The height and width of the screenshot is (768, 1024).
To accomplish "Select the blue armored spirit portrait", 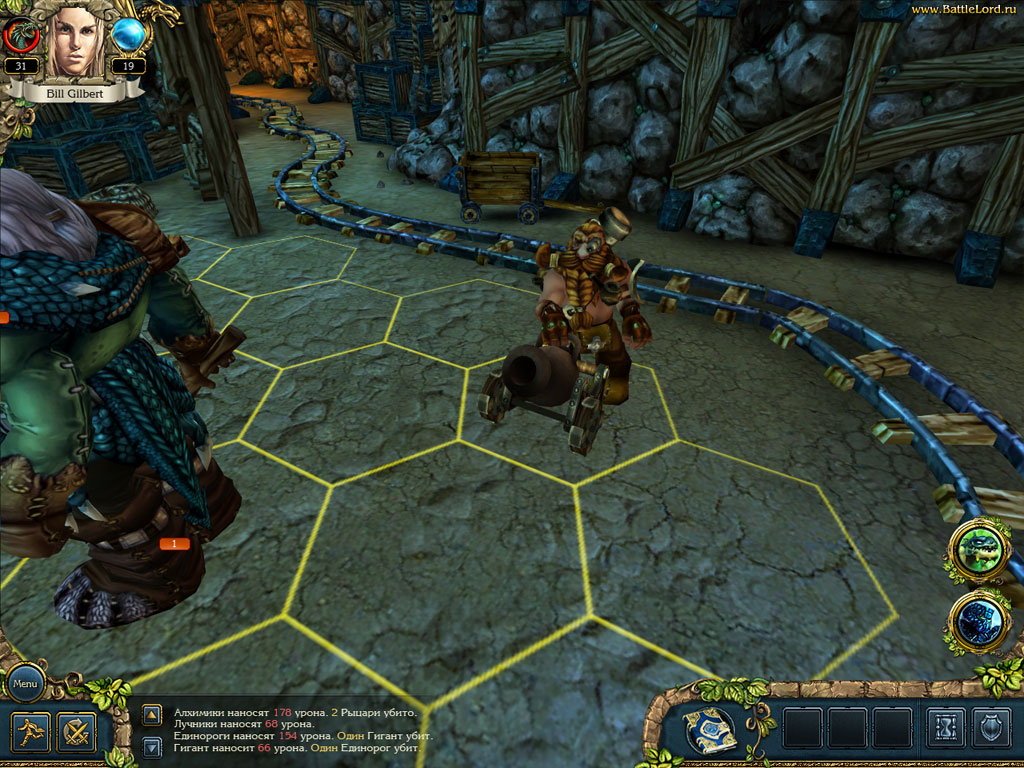I will click(980, 622).
